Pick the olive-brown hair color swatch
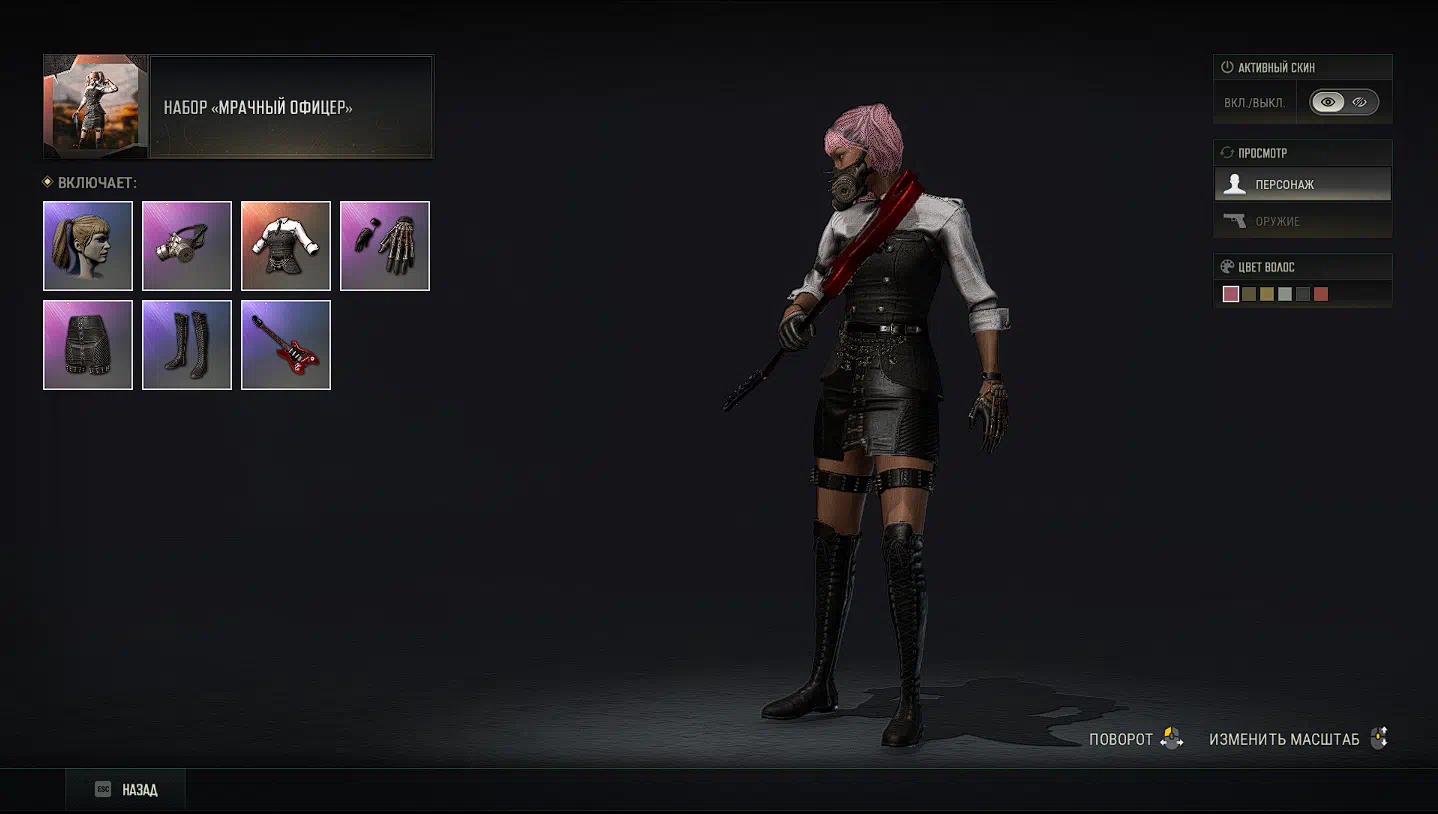The image size is (1438, 814). click(x=1249, y=294)
